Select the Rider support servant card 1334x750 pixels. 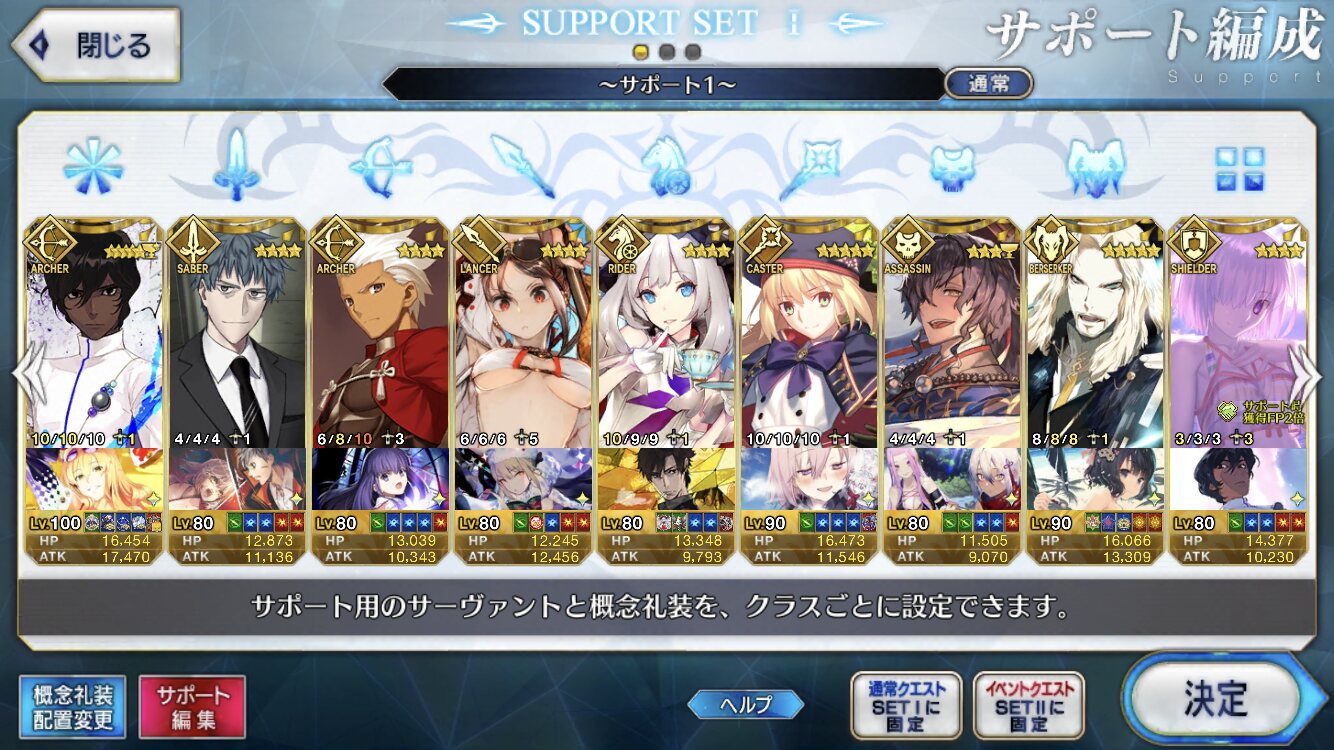(x=666, y=390)
